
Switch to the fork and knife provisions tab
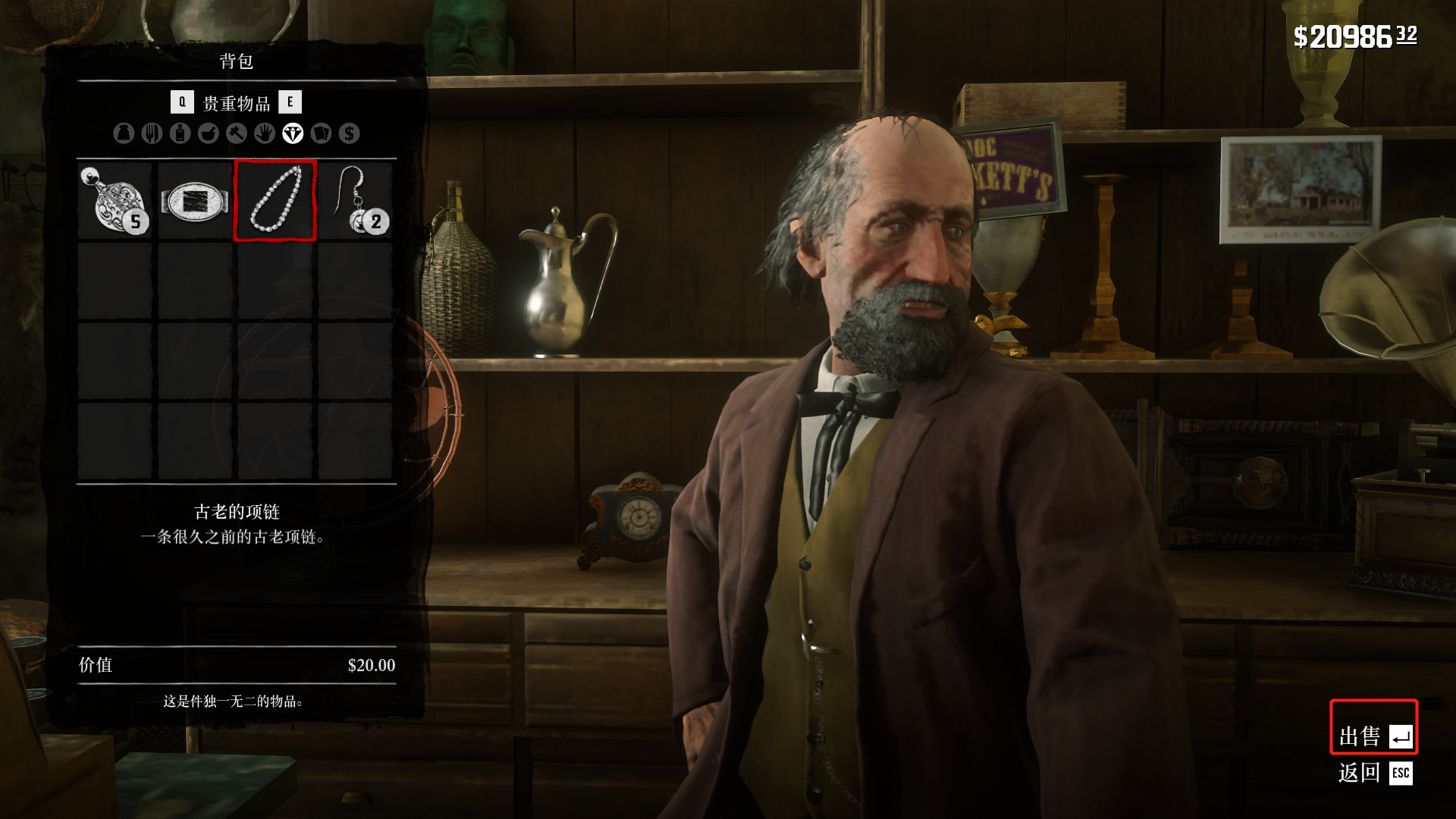tap(152, 133)
